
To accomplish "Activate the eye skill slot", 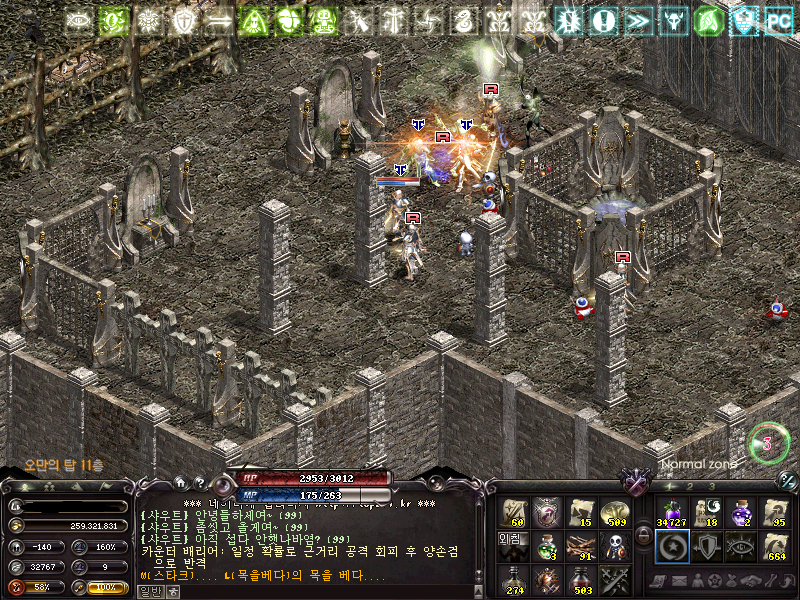I will pos(741,545).
